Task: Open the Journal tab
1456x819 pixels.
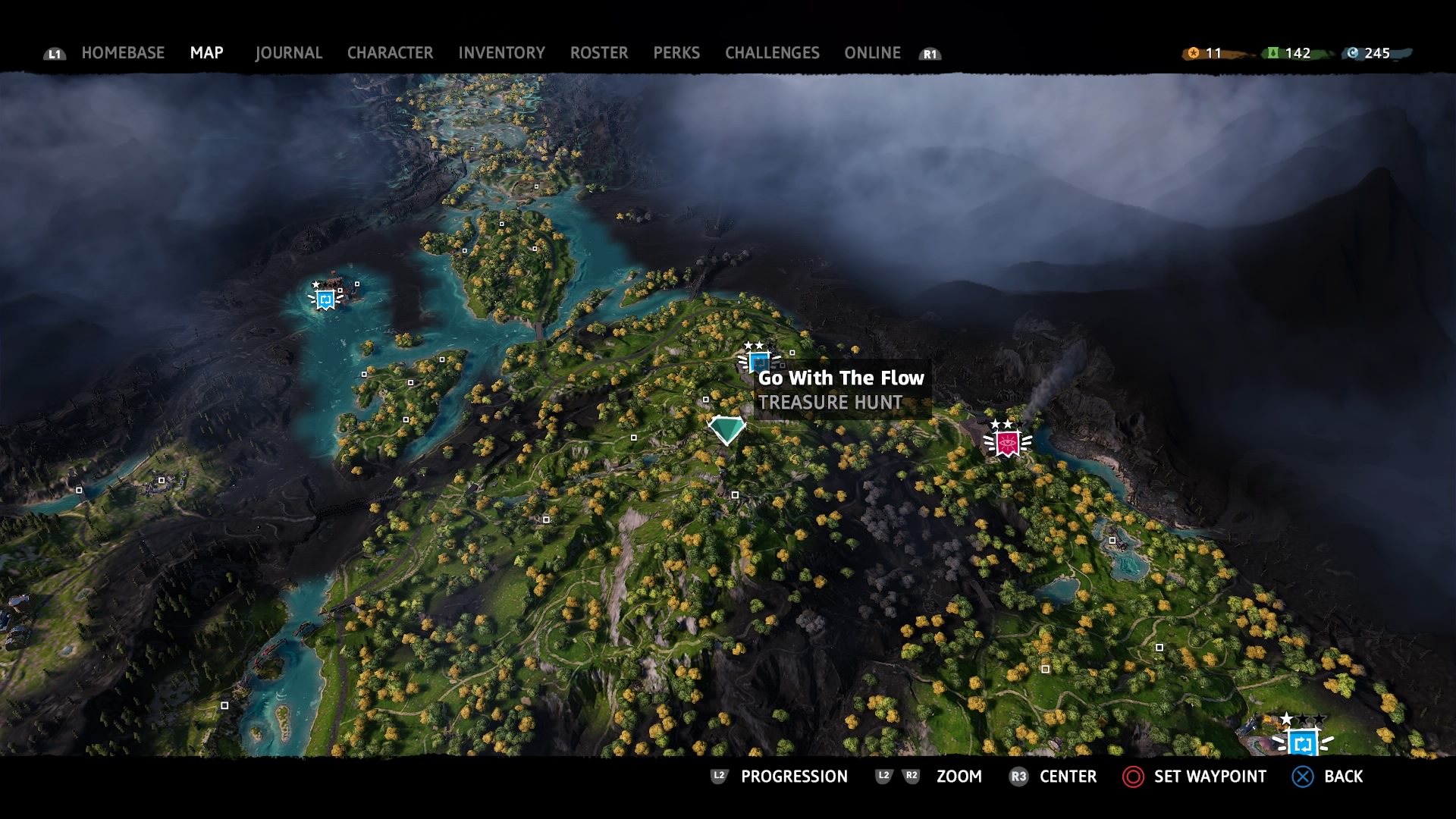Action: [x=288, y=53]
